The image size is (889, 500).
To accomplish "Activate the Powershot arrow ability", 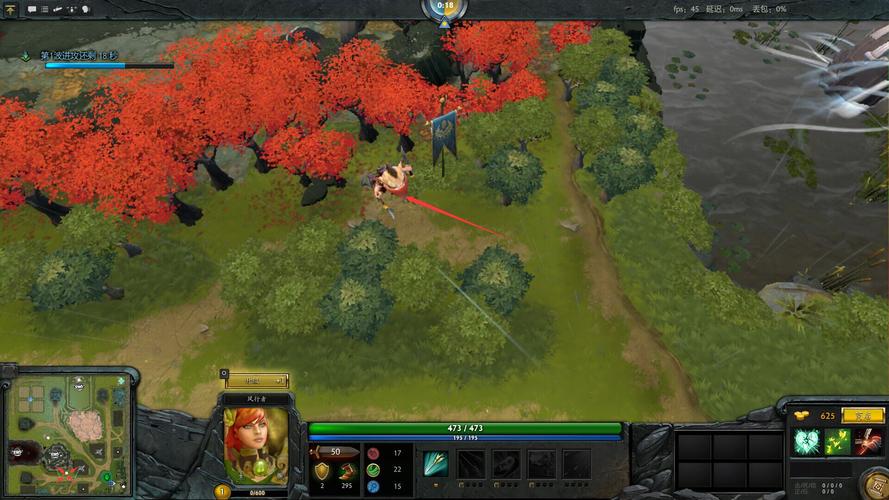I will [436, 463].
